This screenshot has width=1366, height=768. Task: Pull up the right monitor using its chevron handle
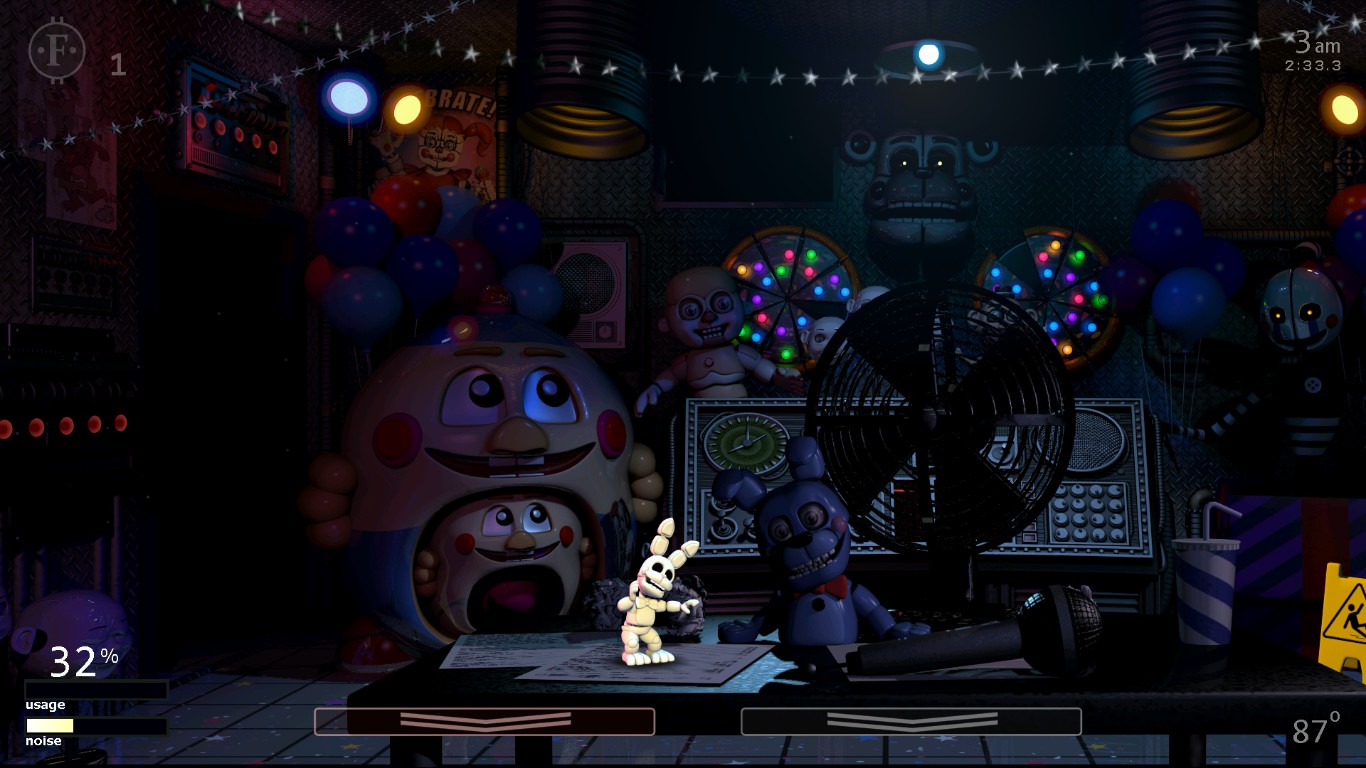pos(911,721)
